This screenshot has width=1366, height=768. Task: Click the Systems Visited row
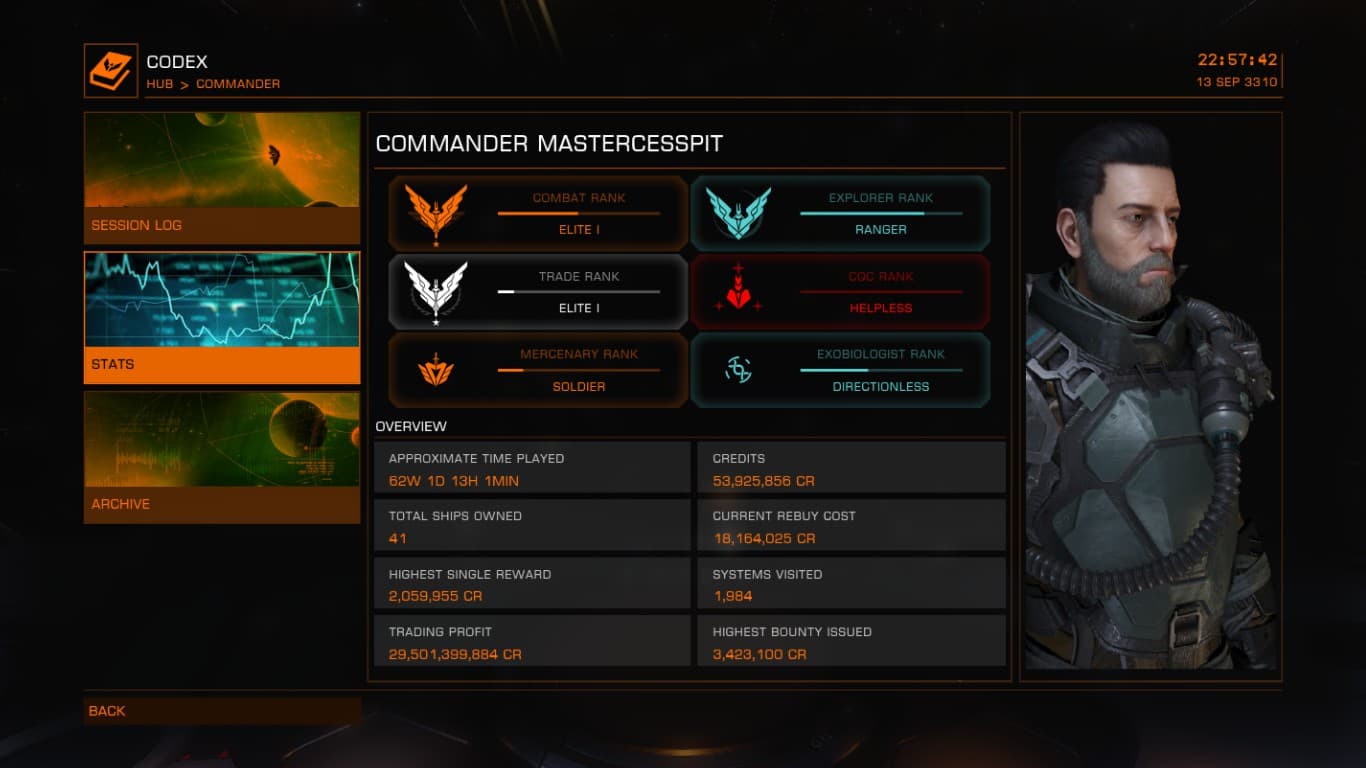[851, 585]
